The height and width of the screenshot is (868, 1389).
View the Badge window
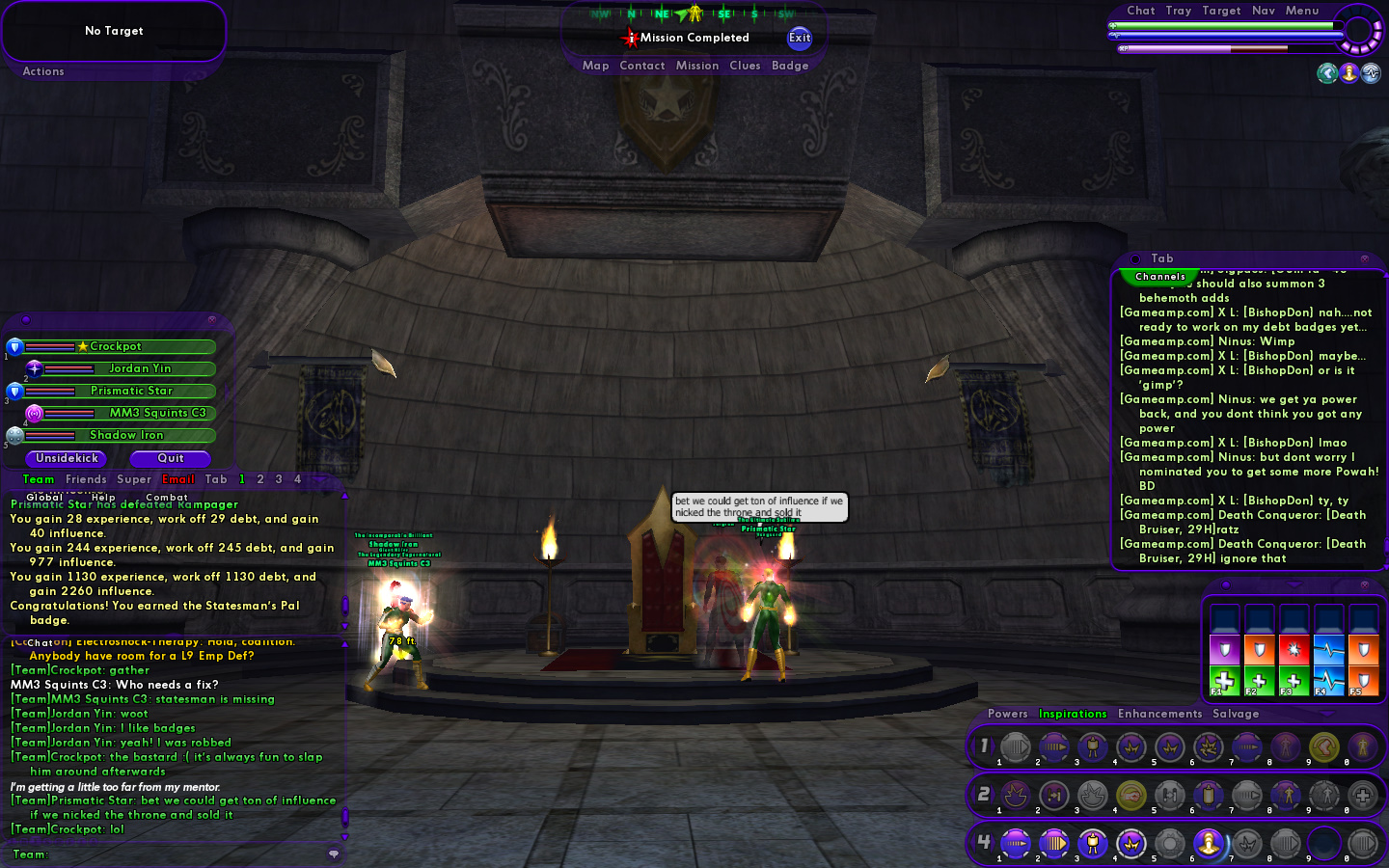(790, 66)
